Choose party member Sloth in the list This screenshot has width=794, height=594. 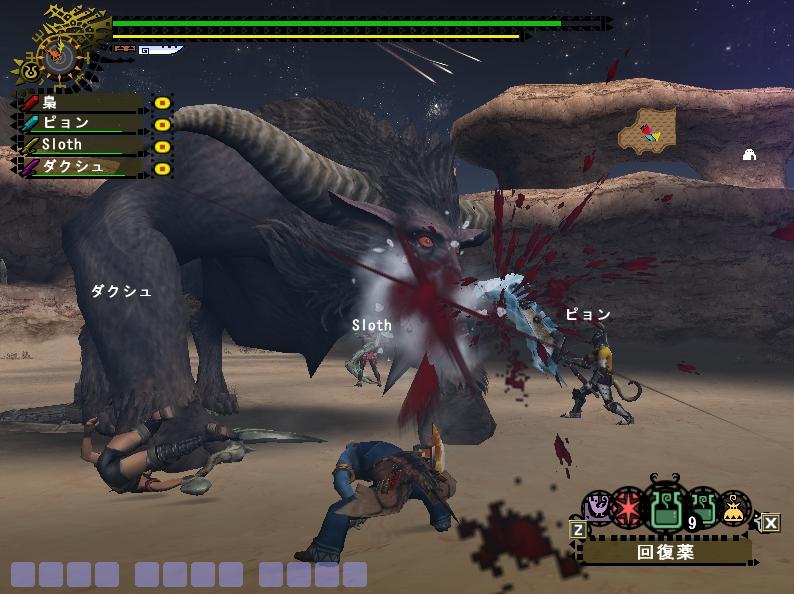point(80,145)
